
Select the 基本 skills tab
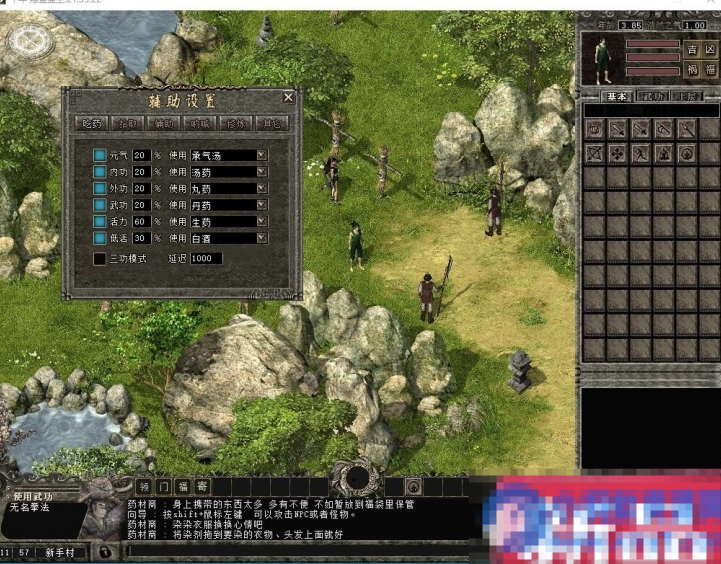coord(617,96)
